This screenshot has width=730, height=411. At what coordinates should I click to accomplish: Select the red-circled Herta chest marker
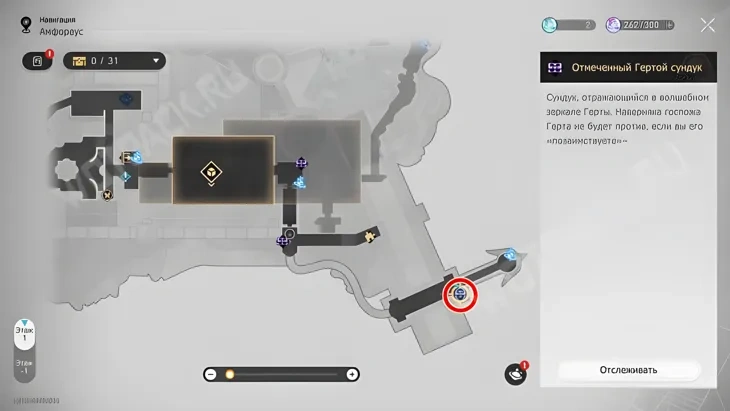460,294
